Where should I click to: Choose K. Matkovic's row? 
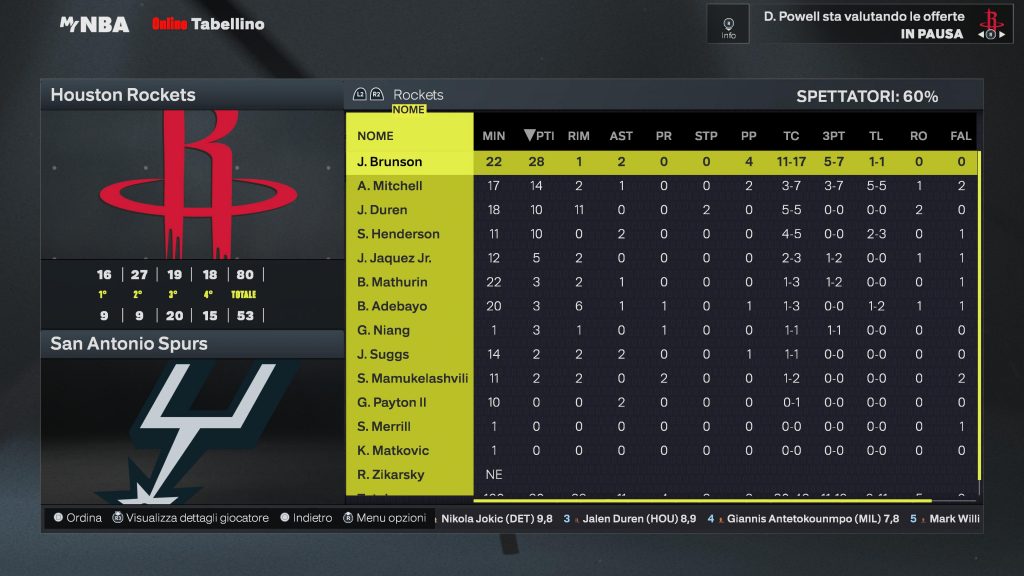[391, 450]
